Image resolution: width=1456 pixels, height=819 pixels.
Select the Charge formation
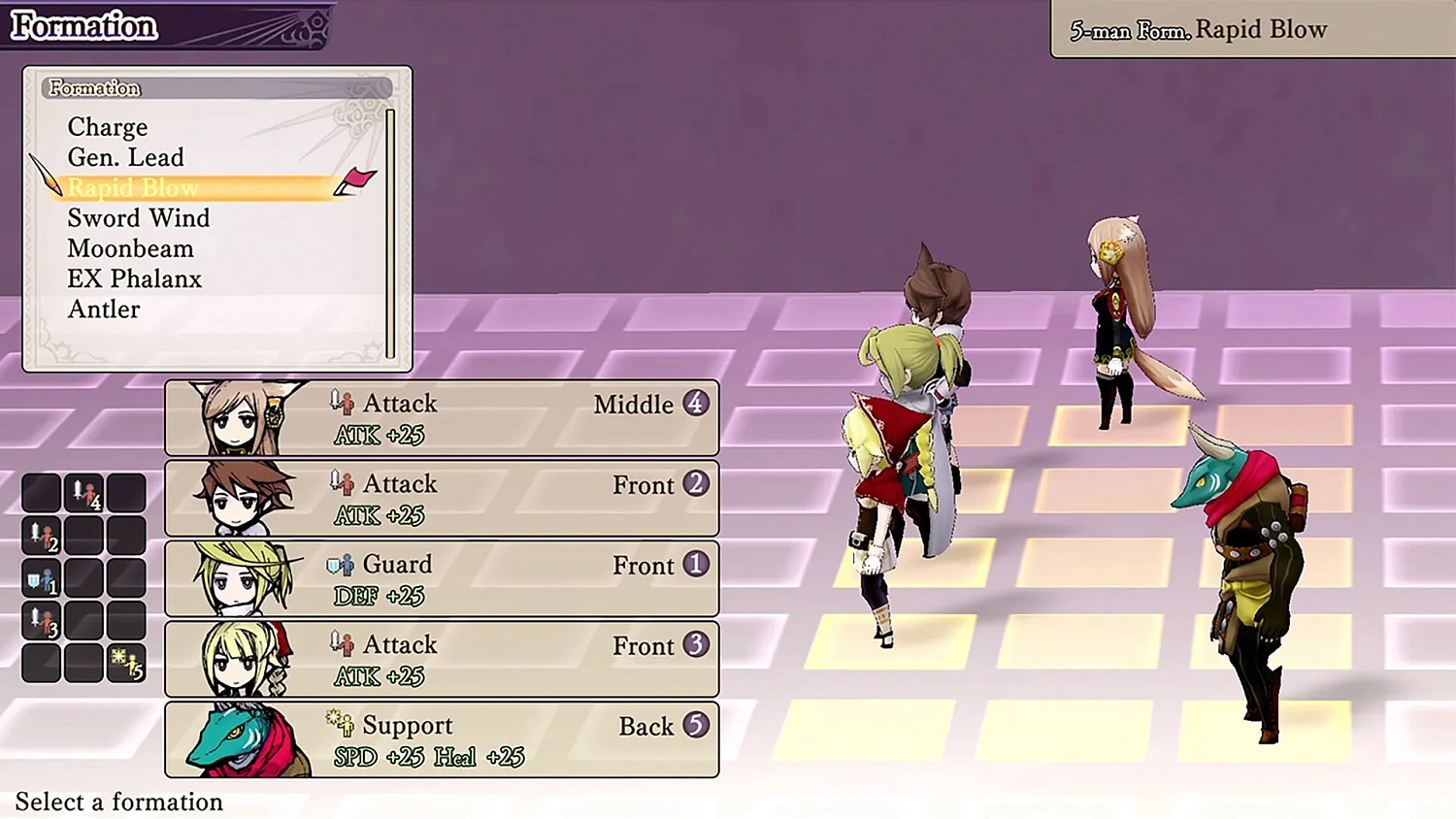[107, 127]
